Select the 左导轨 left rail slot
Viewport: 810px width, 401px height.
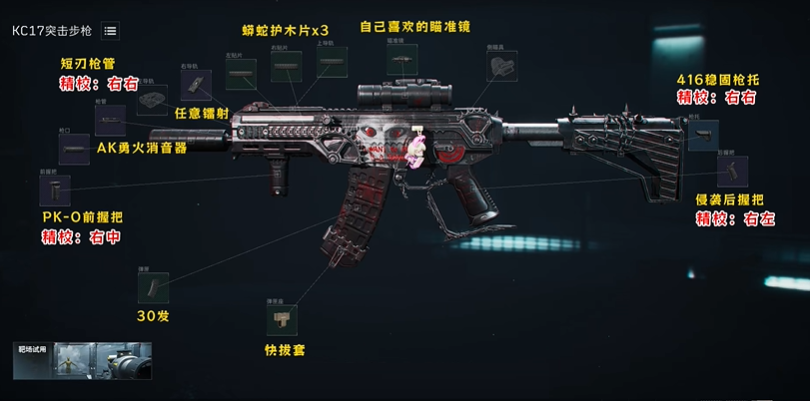pos(152,97)
